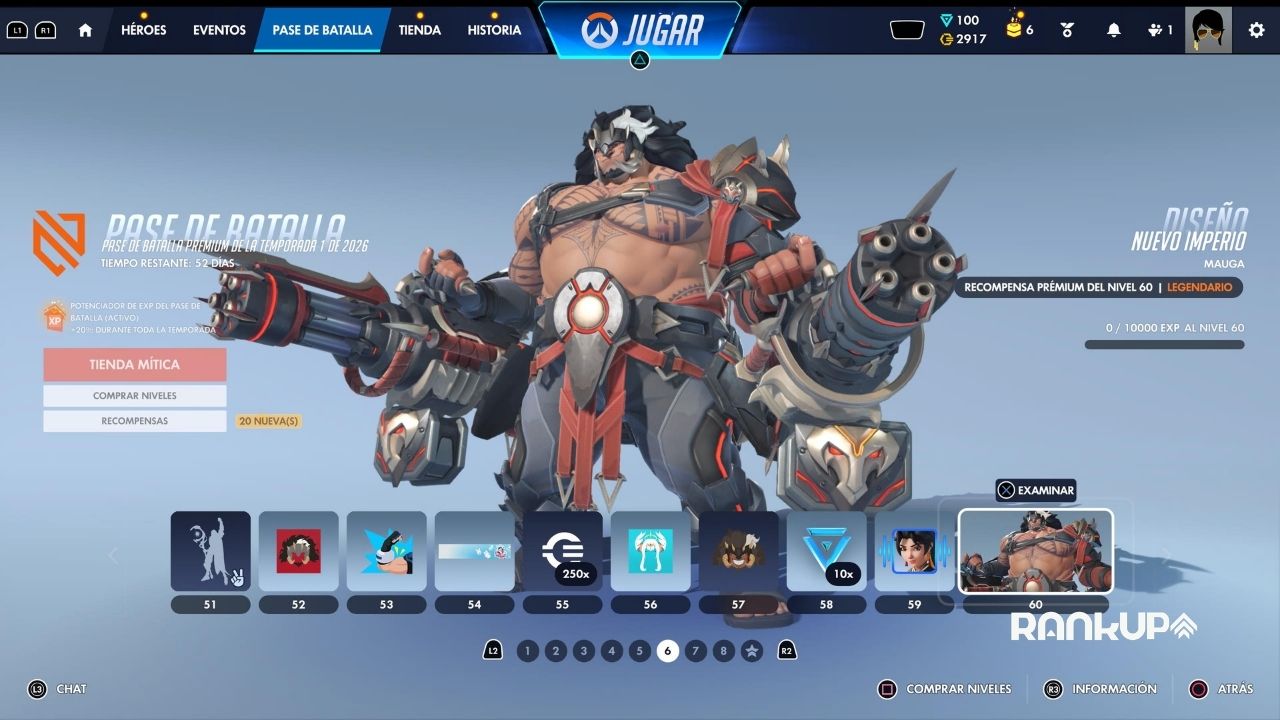Open the Héroes tab
This screenshot has height=720, width=1280.
143,30
